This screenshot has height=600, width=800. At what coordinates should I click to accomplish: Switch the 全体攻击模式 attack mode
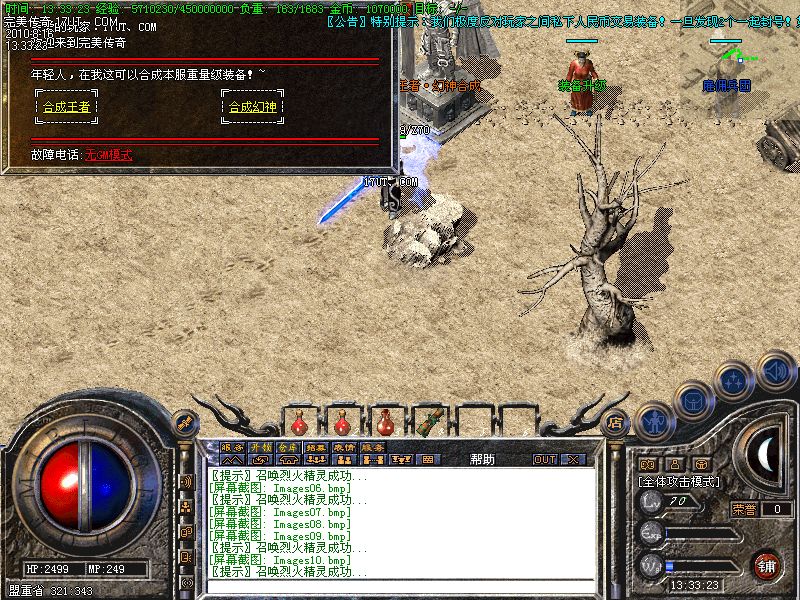(x=680, y=482)
